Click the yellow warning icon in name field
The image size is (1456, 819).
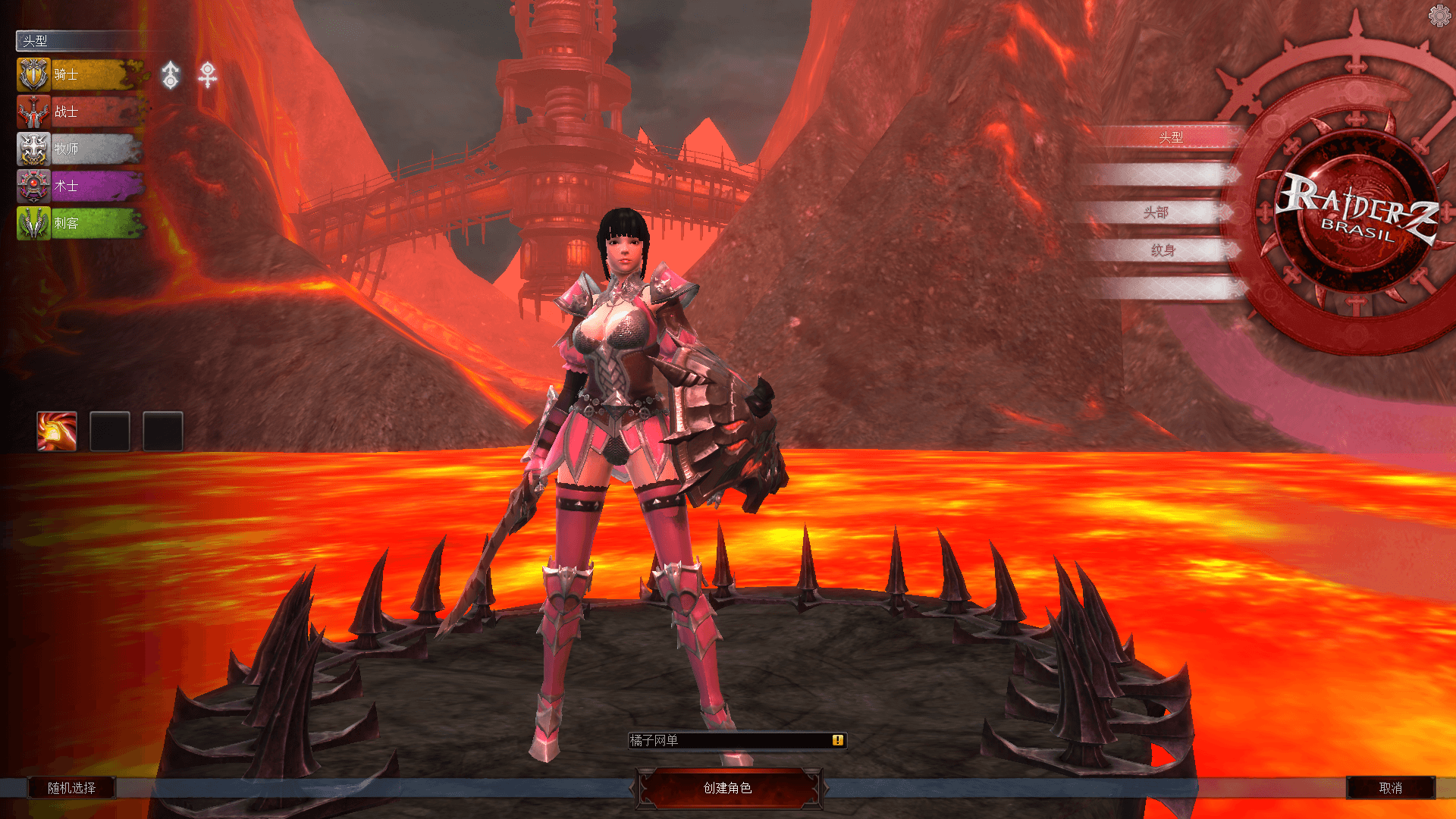pyautogui.click(x=837, y=740)
